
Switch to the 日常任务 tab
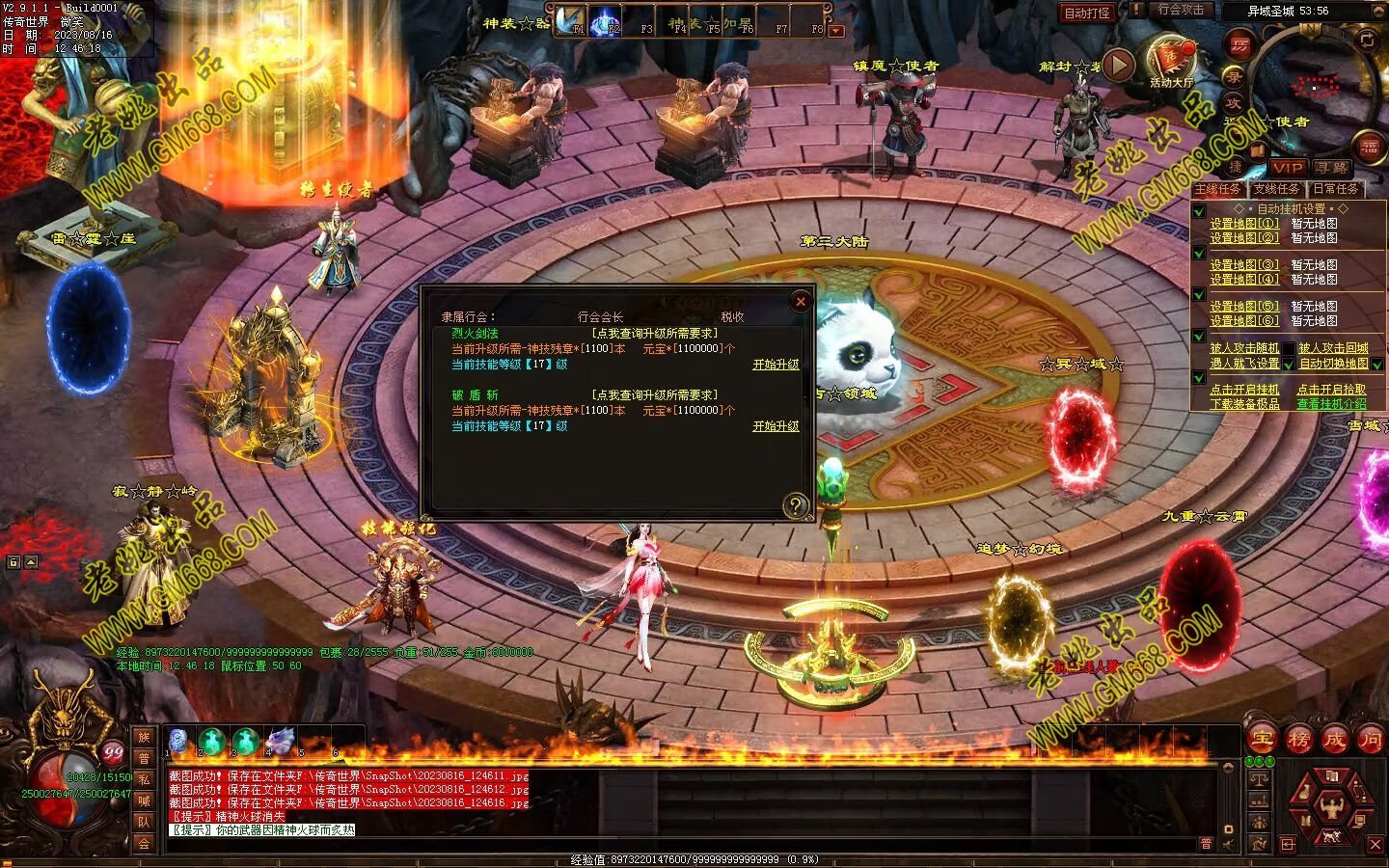click(x=1335, y=189)
